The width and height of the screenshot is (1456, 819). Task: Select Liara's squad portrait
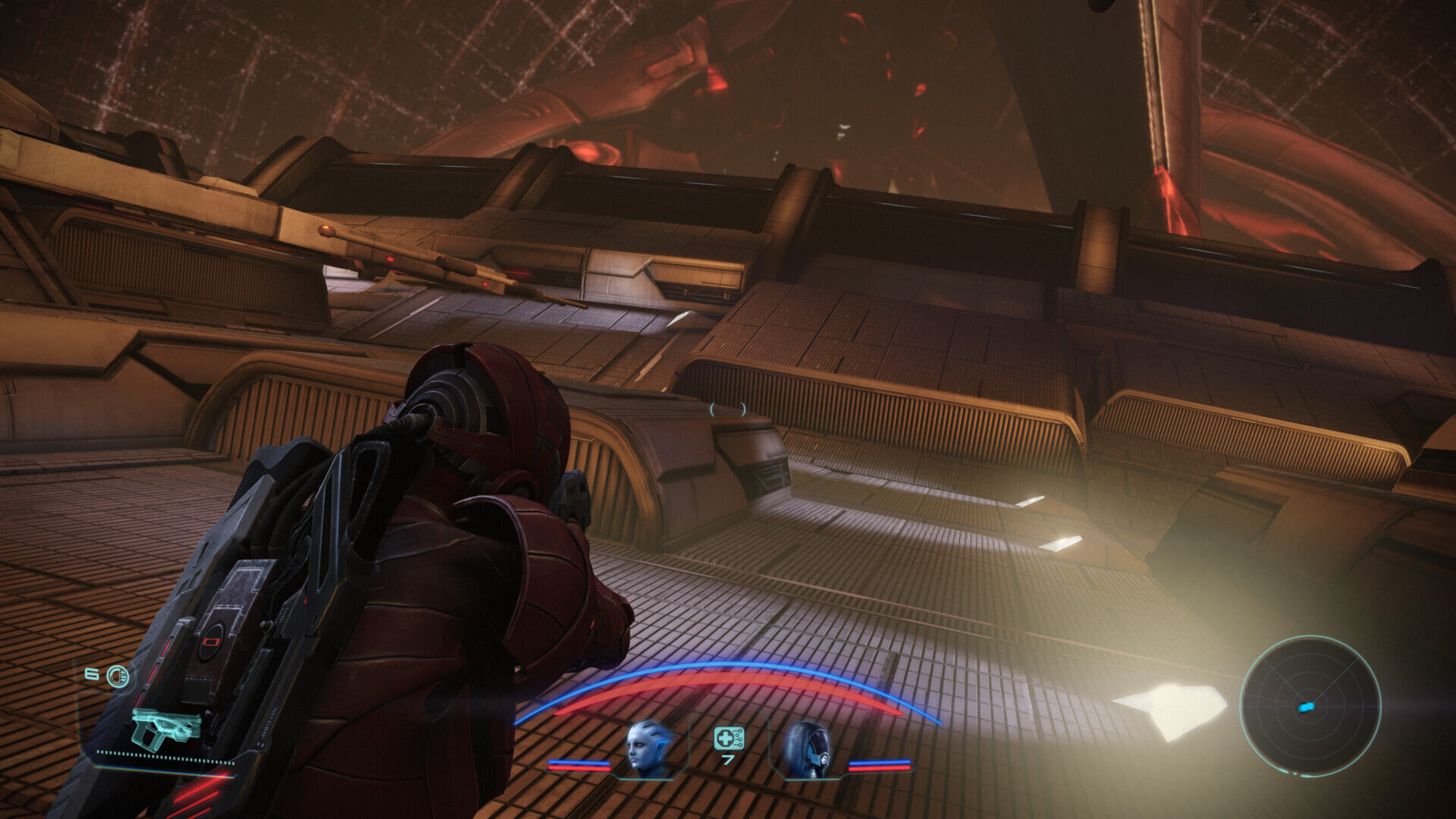tap(650, 748)
